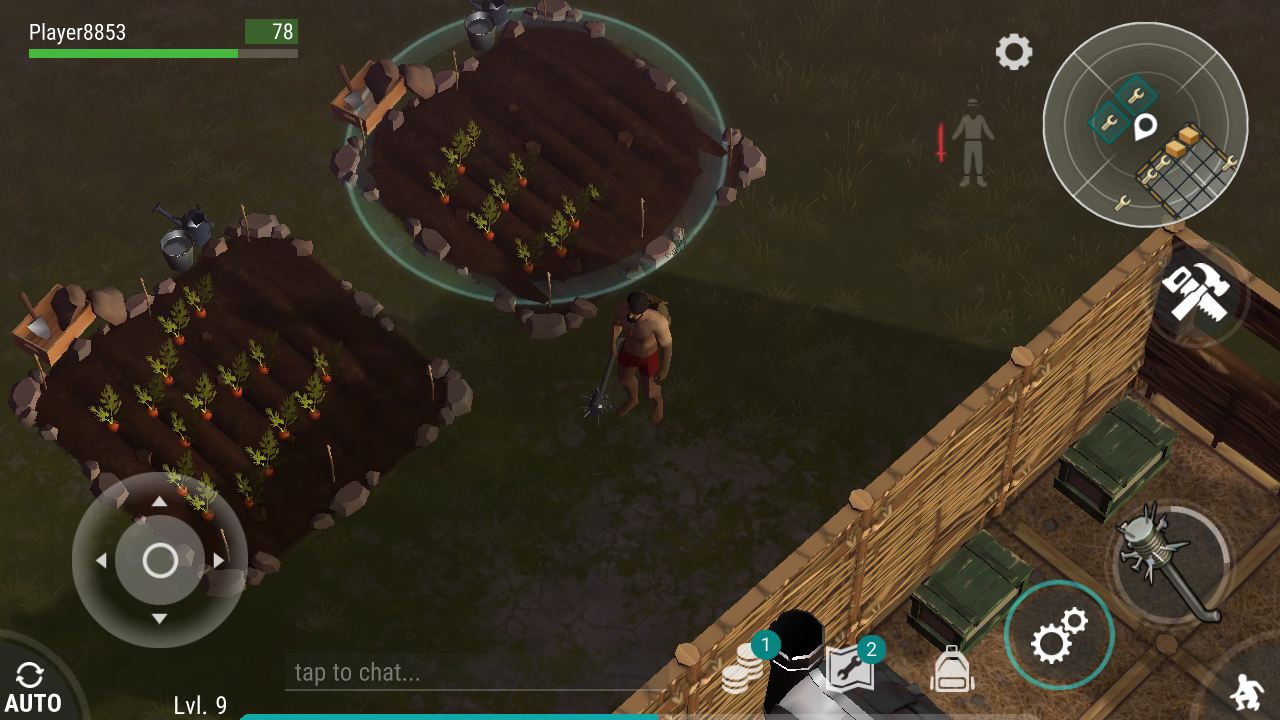Enter build mode with hammer and saw button
The image size is (1280, 720).
pos(1197,293)
